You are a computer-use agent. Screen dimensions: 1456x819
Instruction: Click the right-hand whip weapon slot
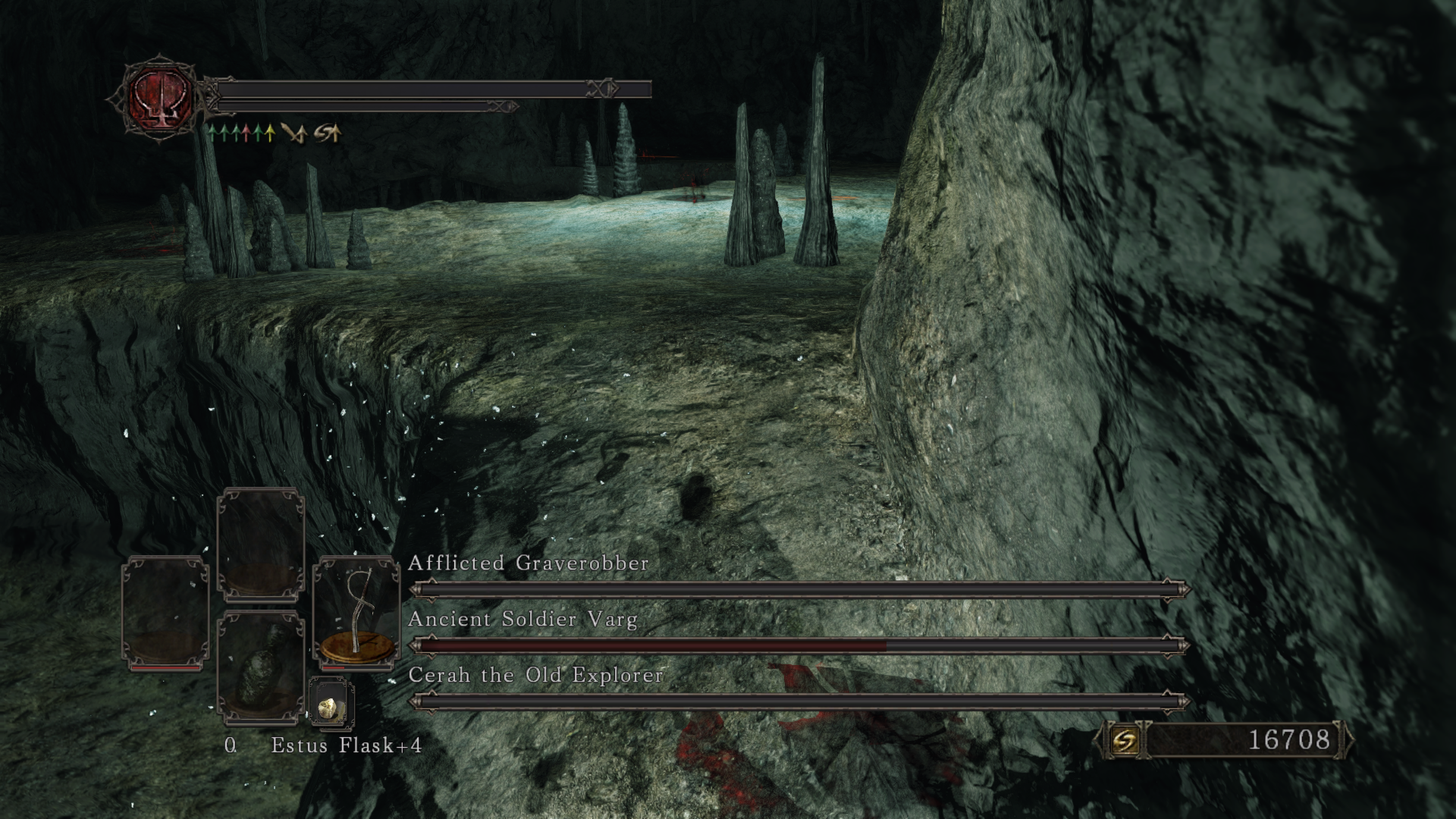tap(356, 613)
